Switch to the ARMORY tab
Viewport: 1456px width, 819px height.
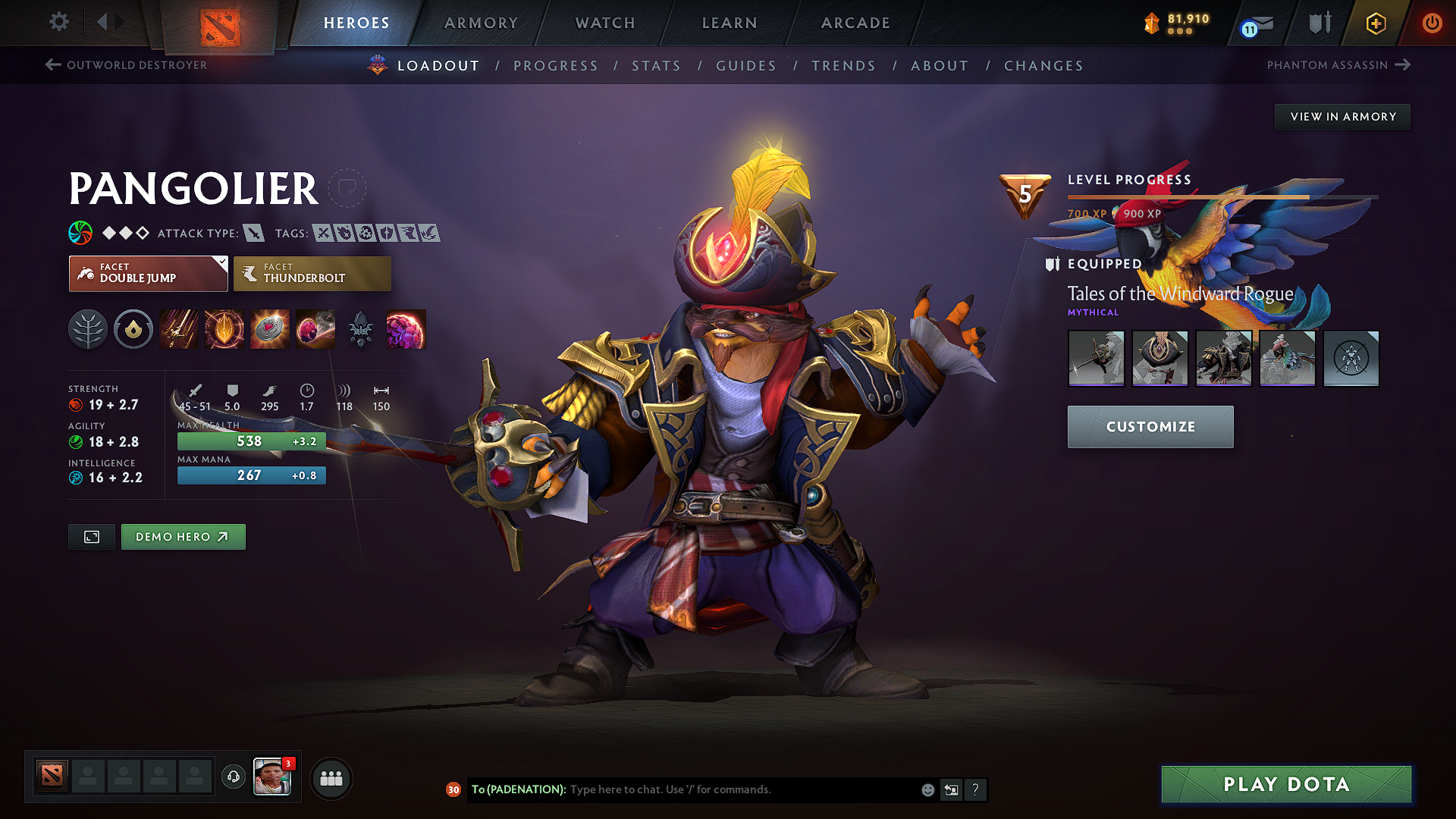(480, 23)
